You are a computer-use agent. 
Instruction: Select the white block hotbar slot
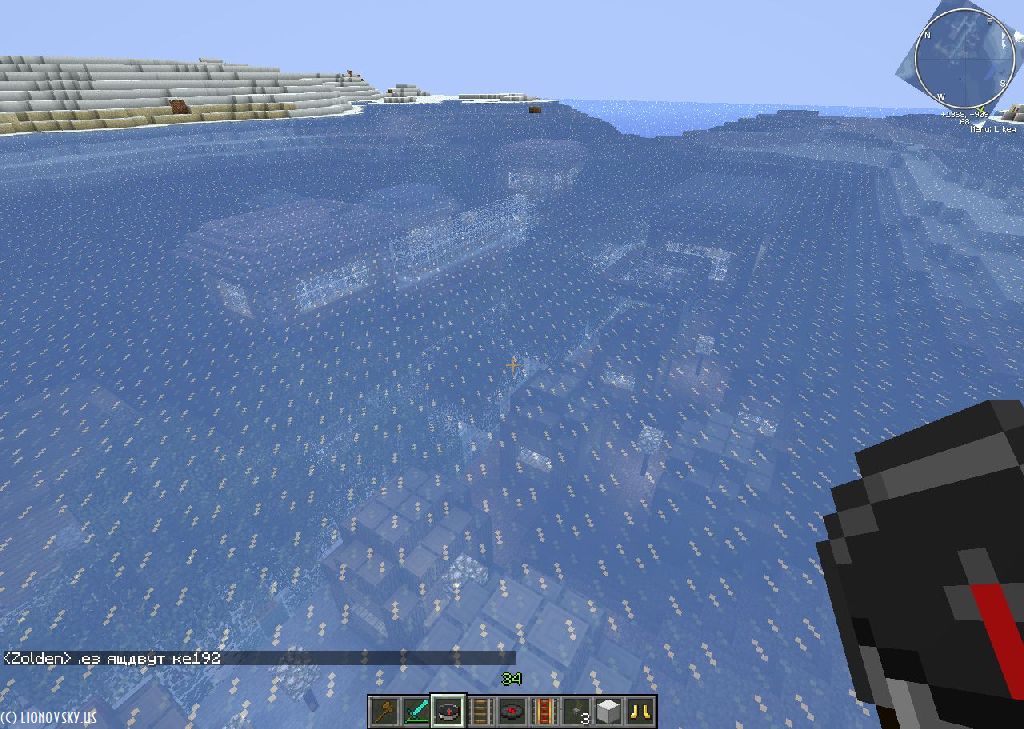click(x=608, y=712)
